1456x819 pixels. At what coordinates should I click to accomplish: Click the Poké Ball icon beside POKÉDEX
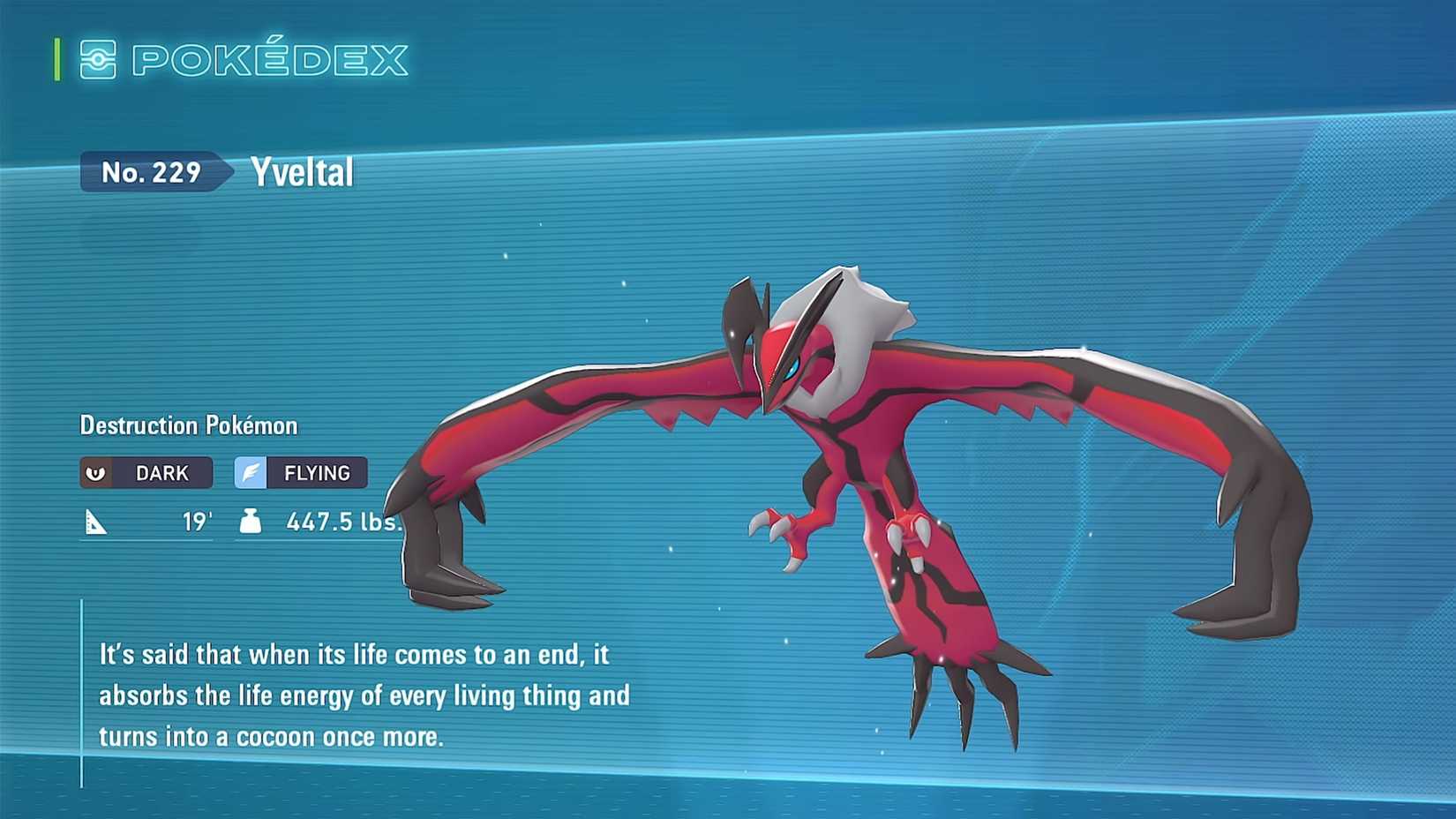(x=100, y=59)
